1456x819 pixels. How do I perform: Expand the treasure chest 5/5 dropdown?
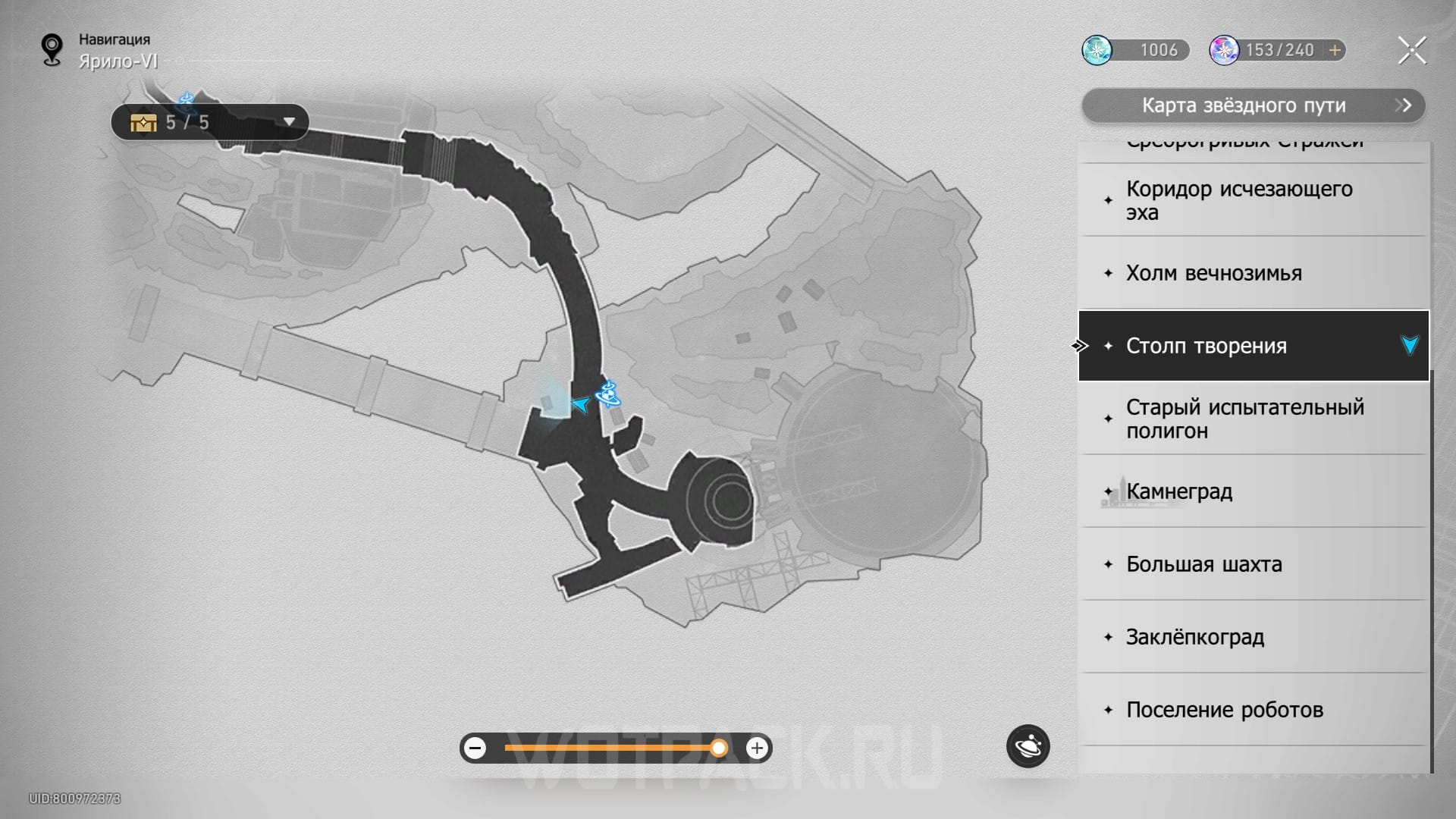[288, 122]
